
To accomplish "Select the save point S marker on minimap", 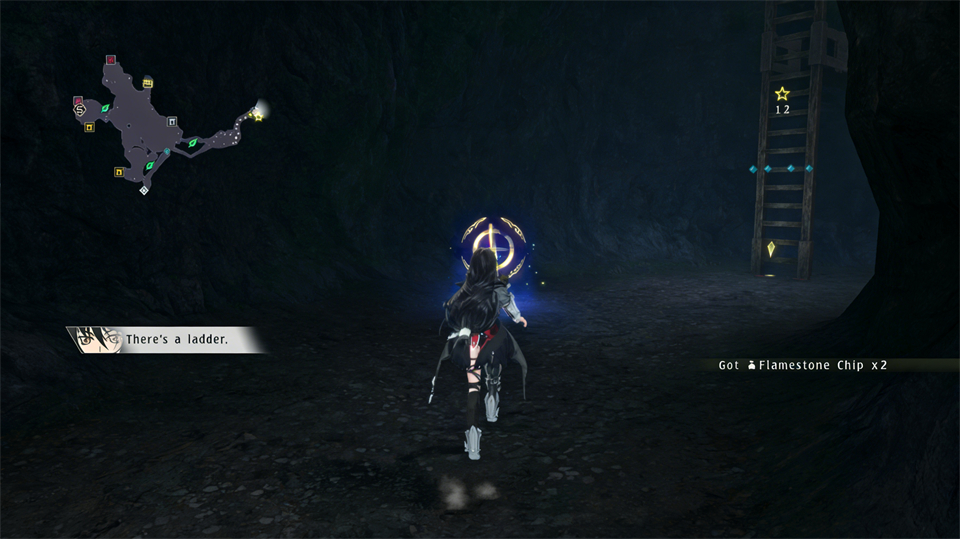I will [80, 111].
